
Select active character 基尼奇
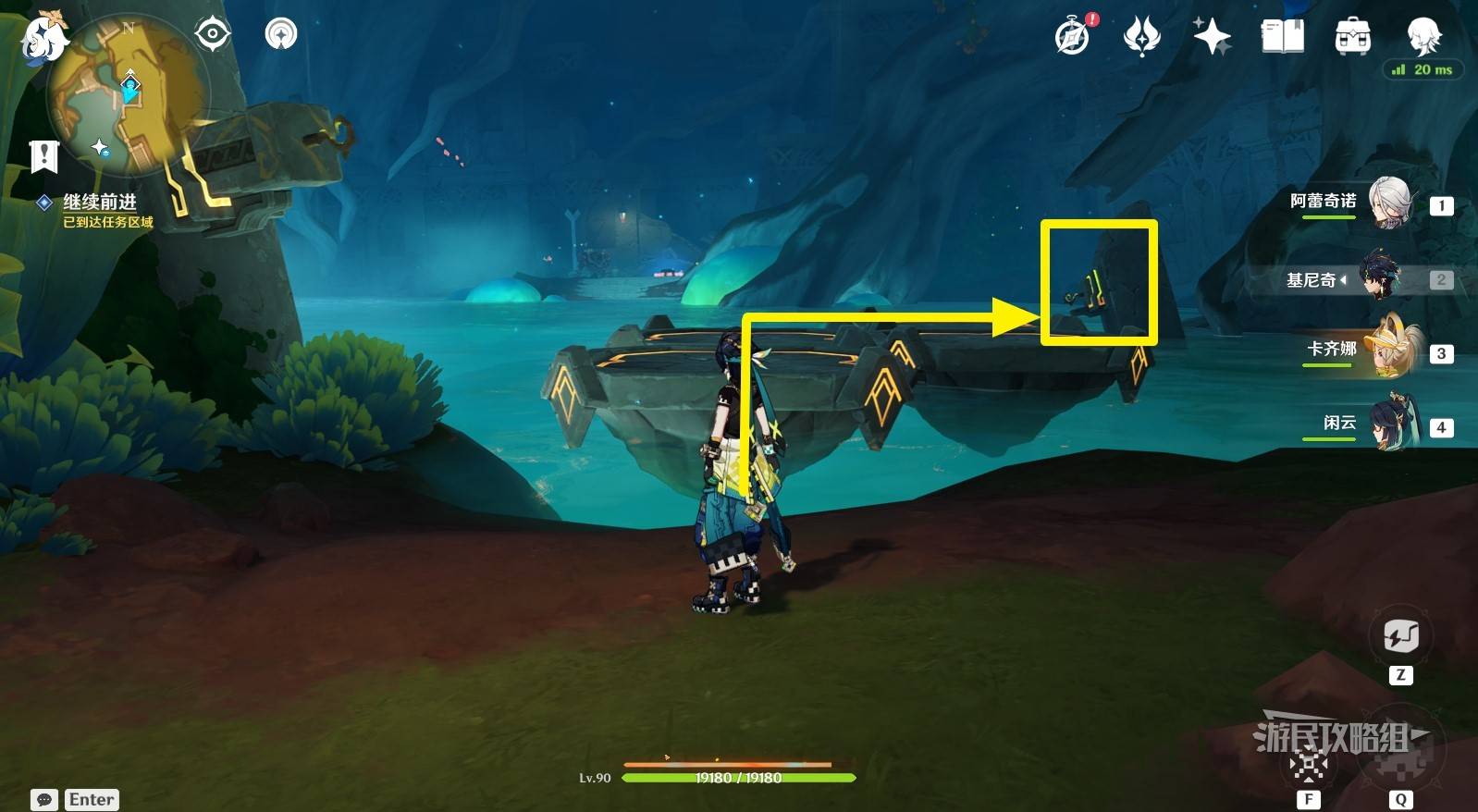(1380, 277)
